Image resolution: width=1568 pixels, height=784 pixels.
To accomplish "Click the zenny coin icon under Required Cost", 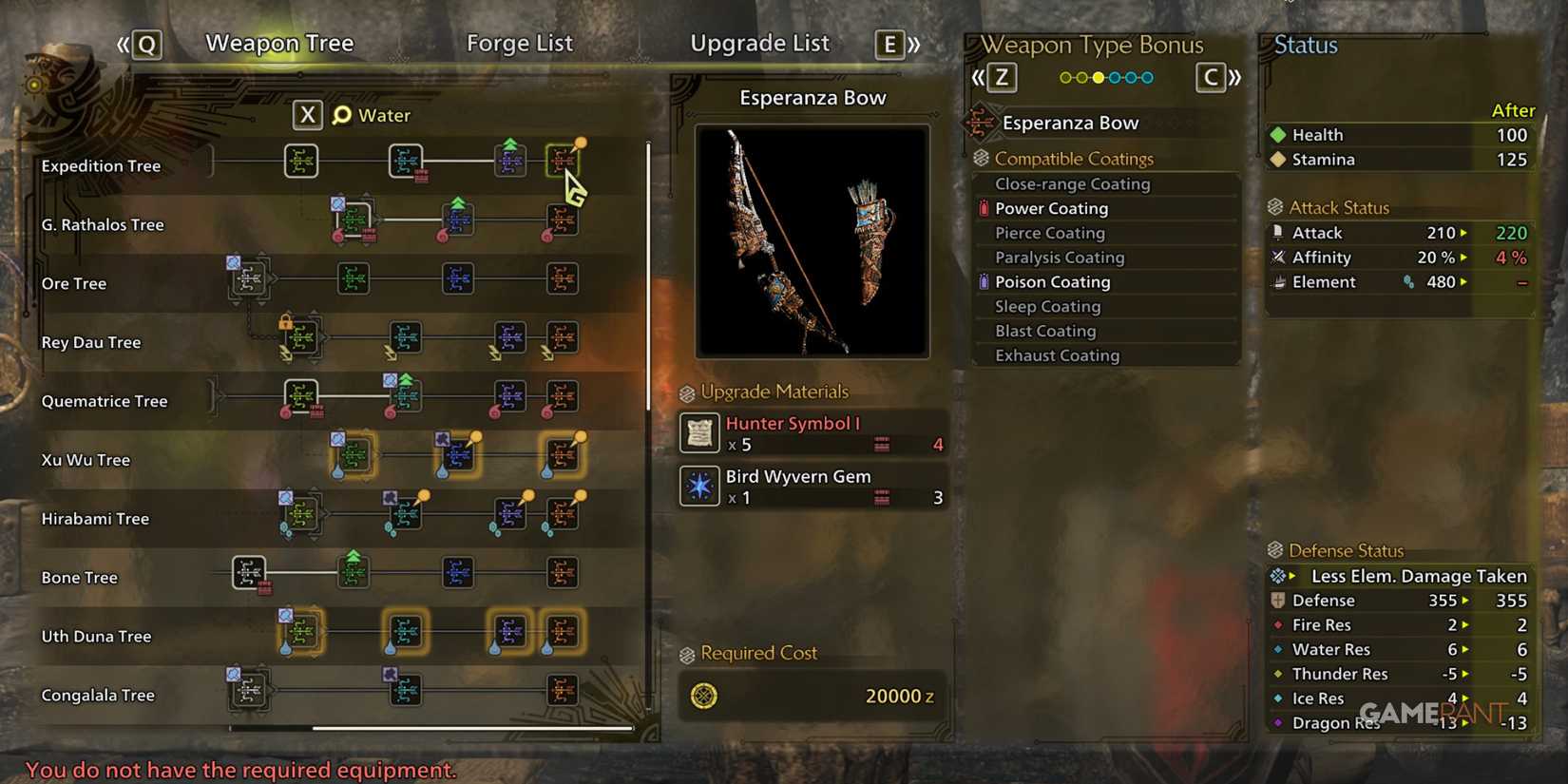I will 704,697.
